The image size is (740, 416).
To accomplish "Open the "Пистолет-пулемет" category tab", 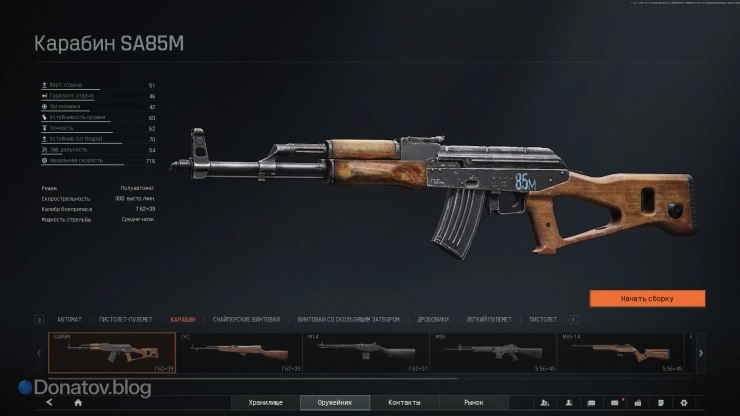I will click(x=127, y=319).
